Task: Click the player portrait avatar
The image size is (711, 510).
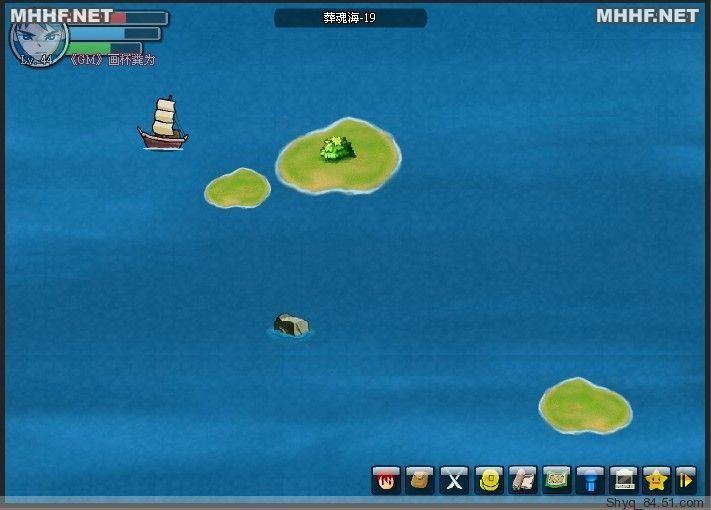Action: click(x=38, y=38)
